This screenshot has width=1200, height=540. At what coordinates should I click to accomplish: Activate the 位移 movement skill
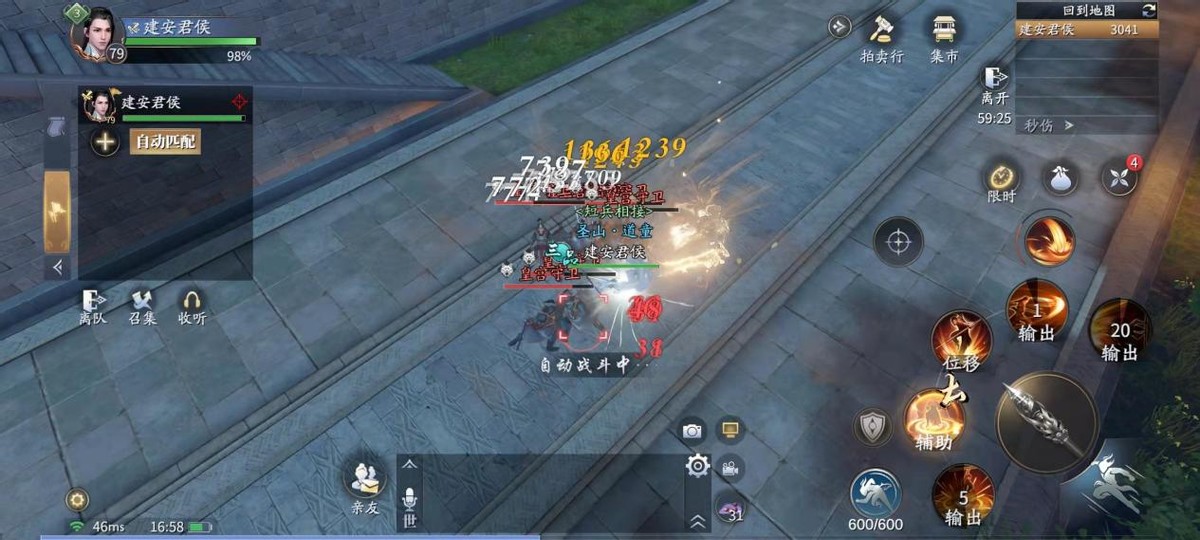coord(961,342)
